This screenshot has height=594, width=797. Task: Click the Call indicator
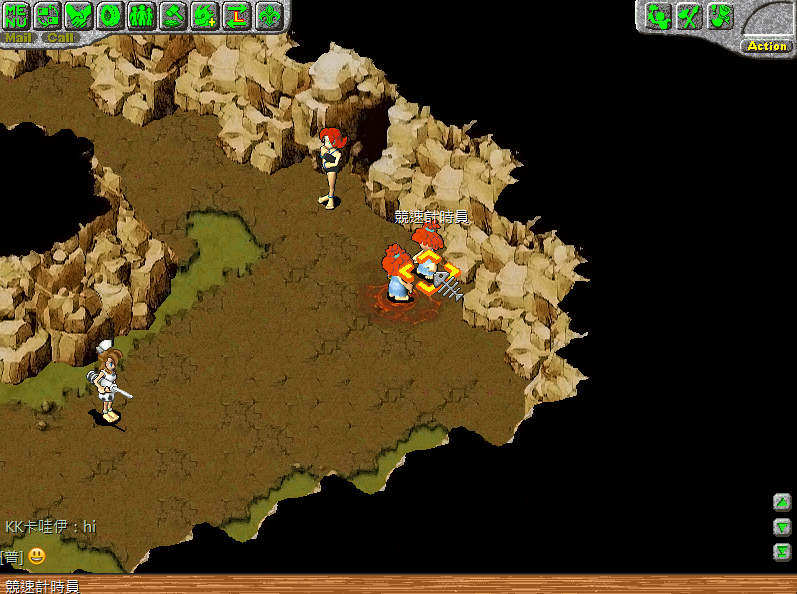tap(60, 38)
